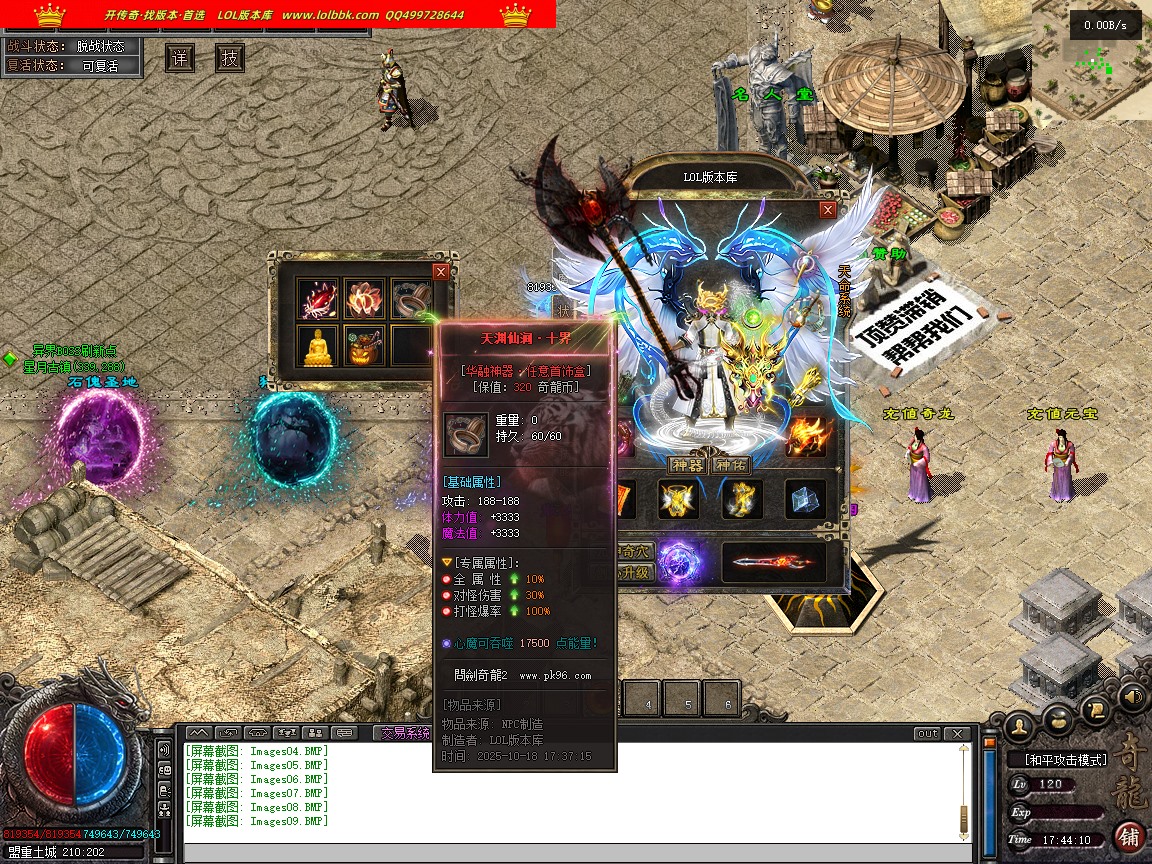Open the 交易系统 trade tab
The height and width of the screenshot is (864, 1152).
tap(403, 733)
